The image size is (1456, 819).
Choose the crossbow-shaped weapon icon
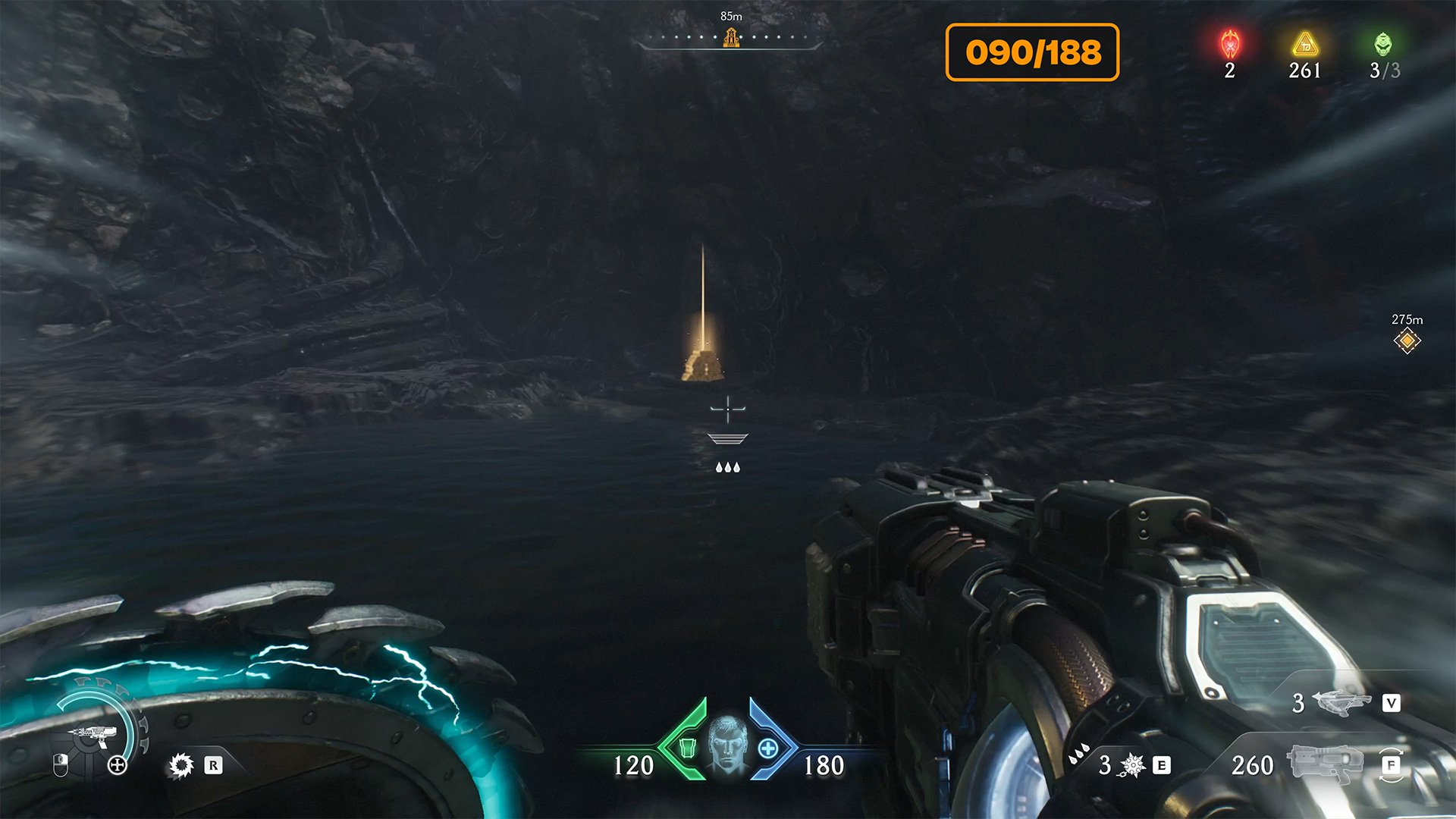[x=1344, y=702]
